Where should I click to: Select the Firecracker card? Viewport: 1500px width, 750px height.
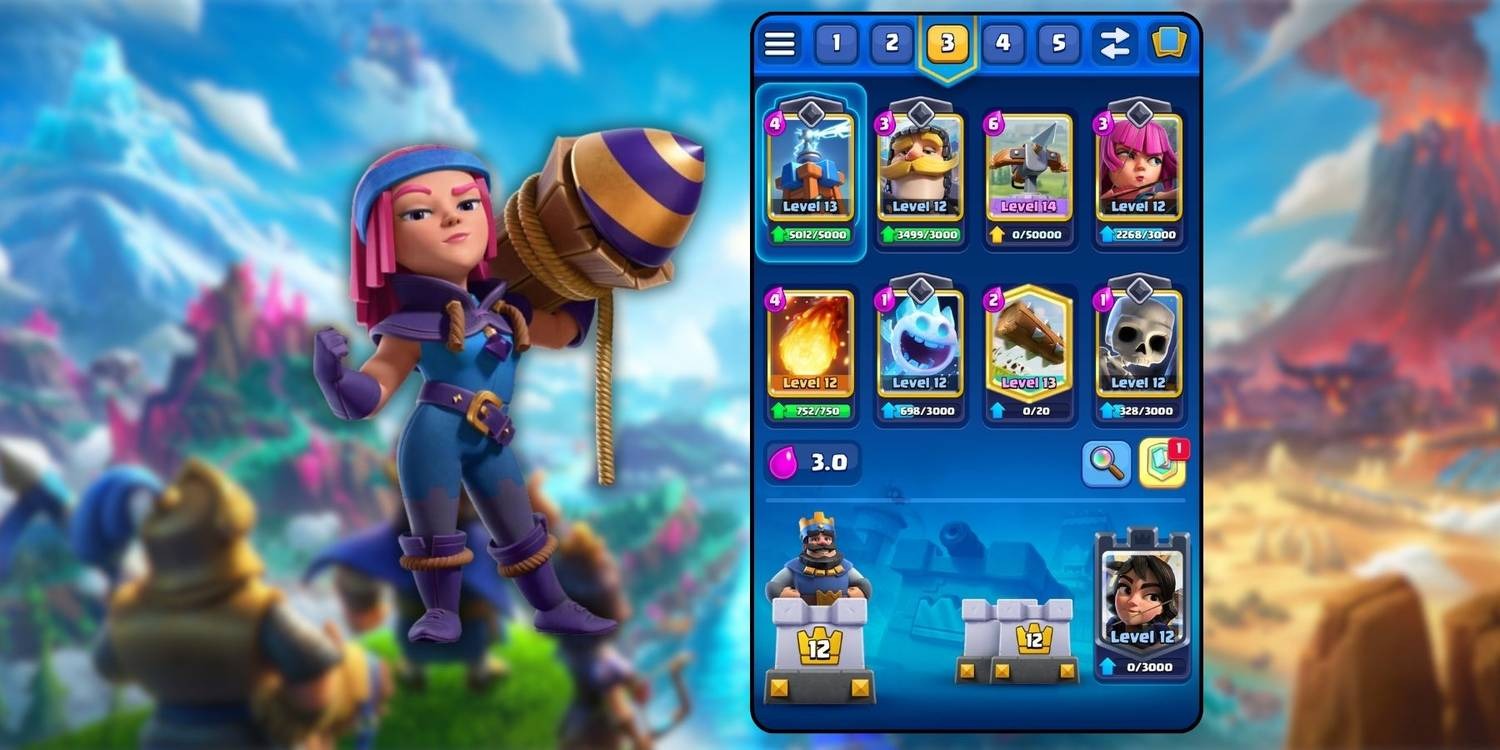pyautogui.click(x=1139, y=165)
